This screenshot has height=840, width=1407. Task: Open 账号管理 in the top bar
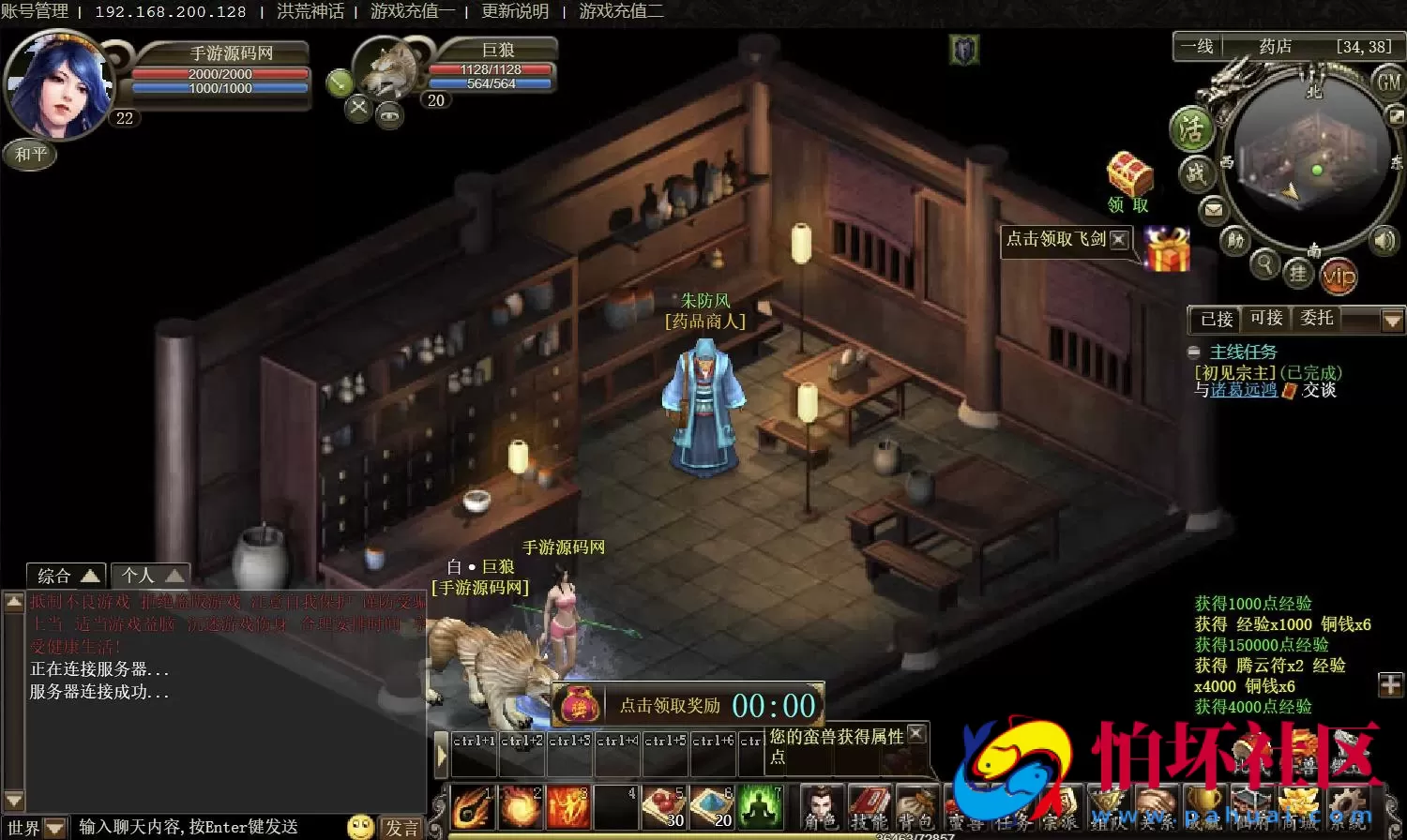(35, 11)
